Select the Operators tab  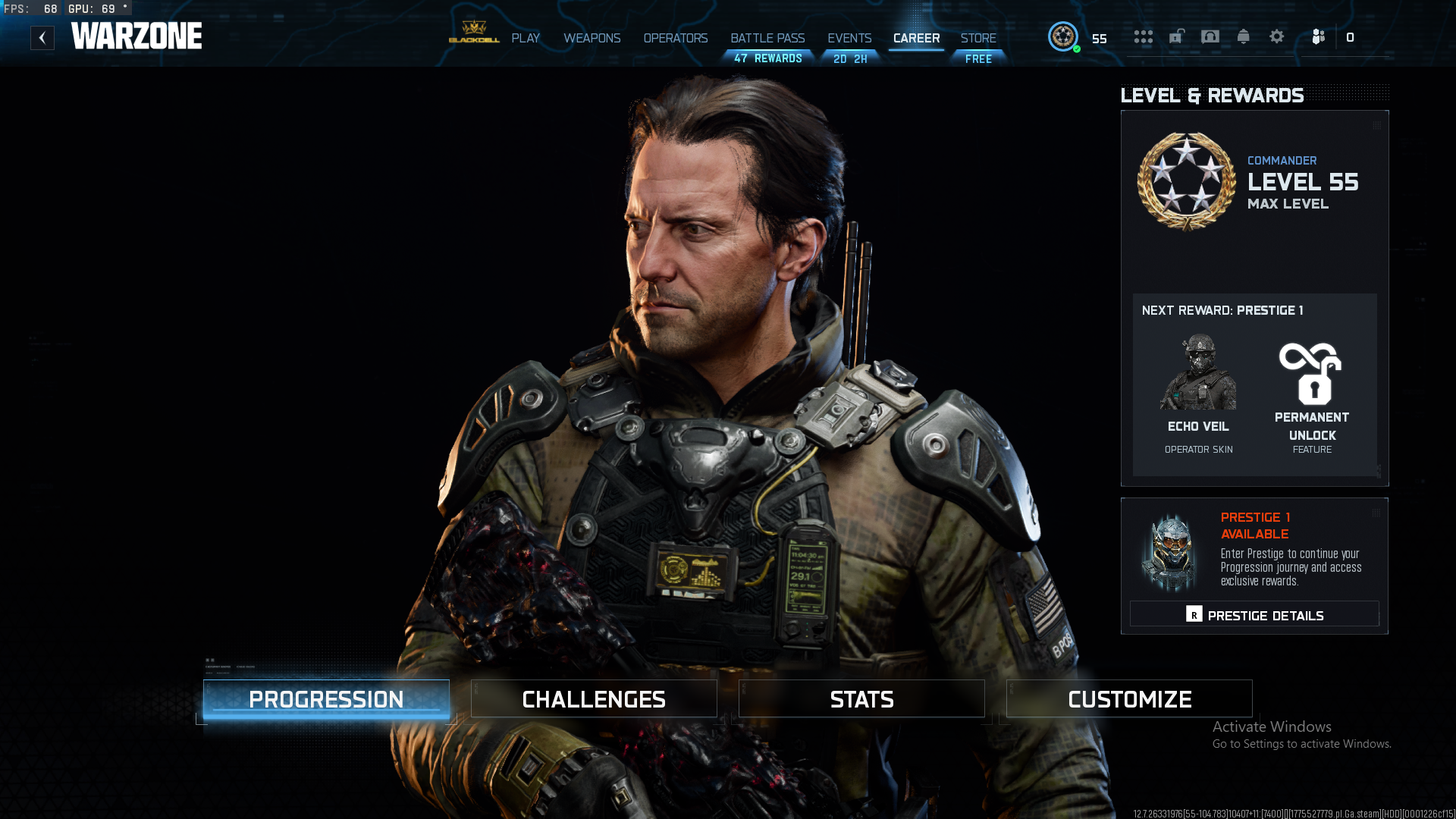point(675,39)
